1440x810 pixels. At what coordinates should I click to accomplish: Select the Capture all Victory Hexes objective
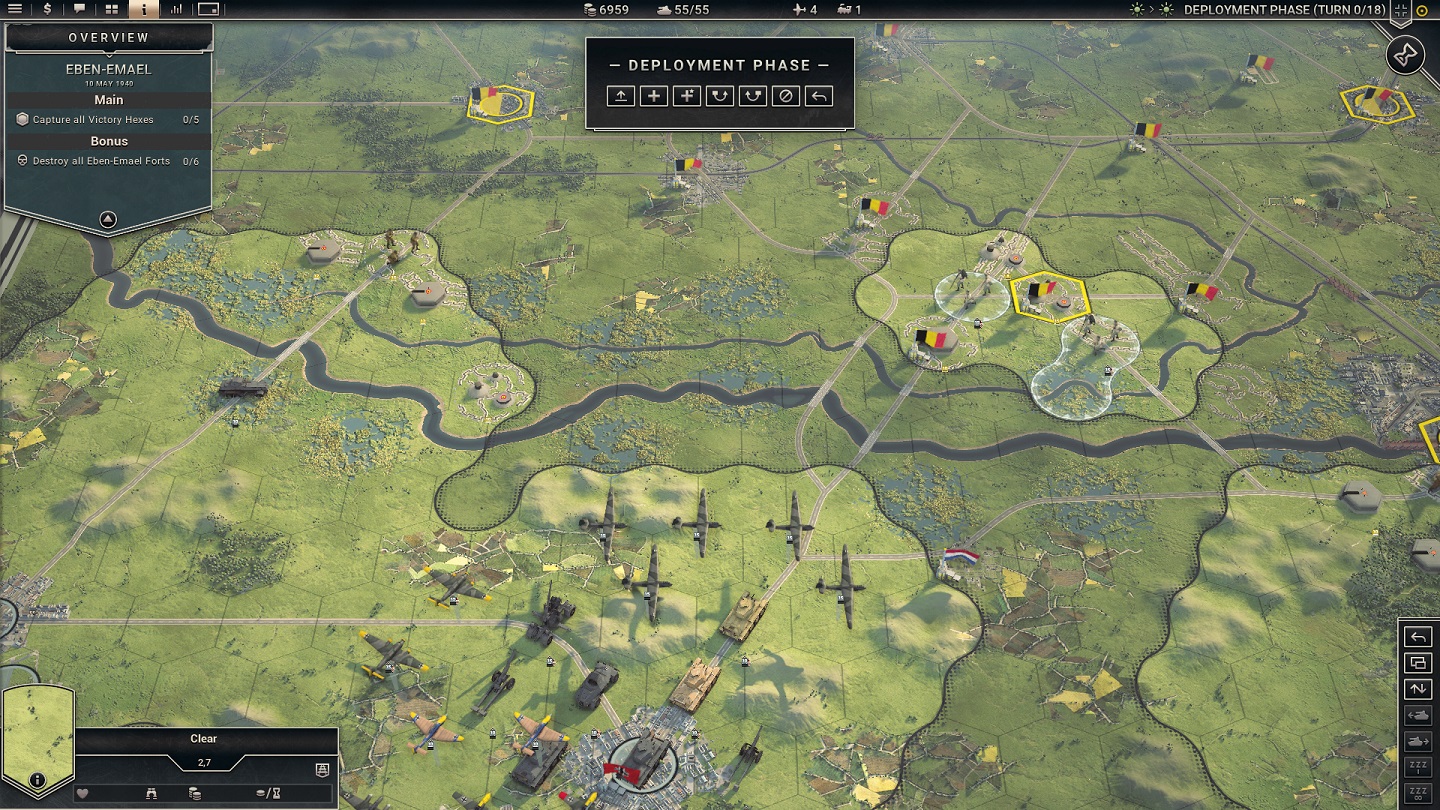93,120
